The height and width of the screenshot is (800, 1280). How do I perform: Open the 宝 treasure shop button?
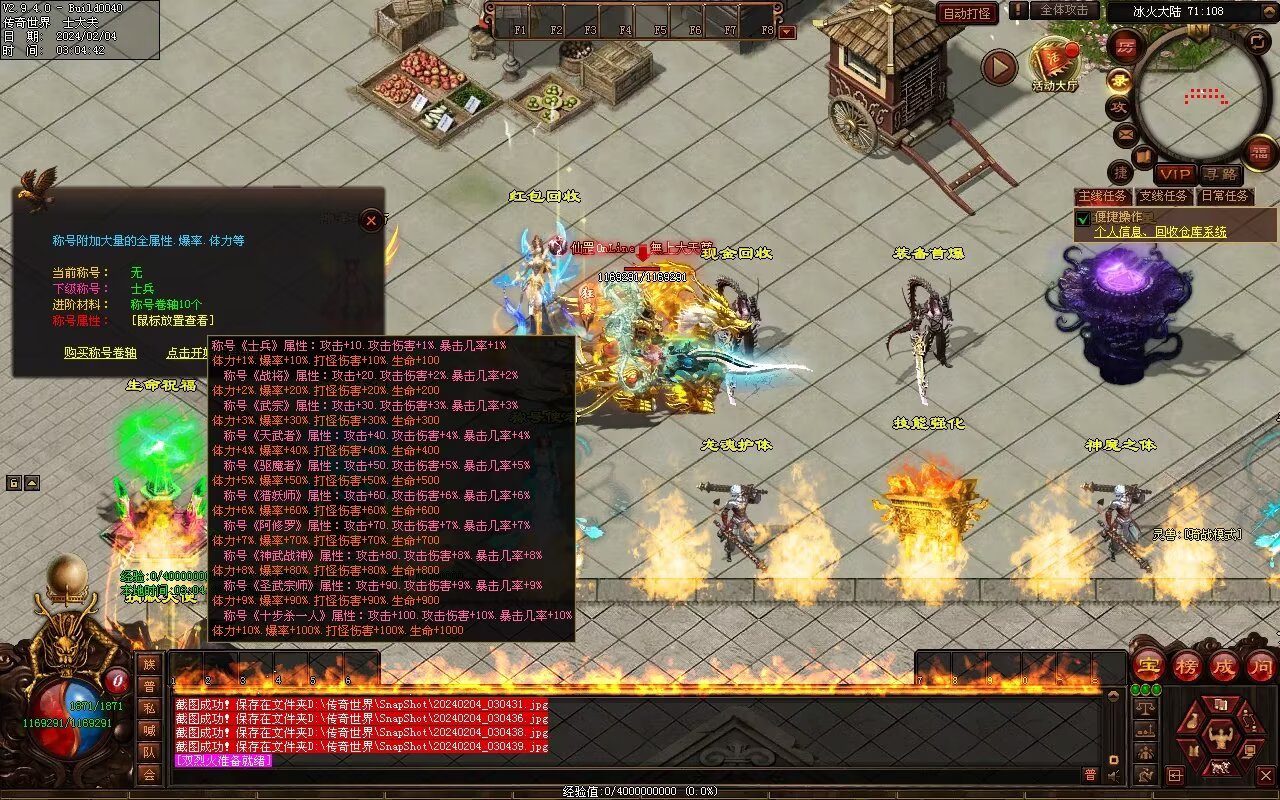coord(1148,665)
